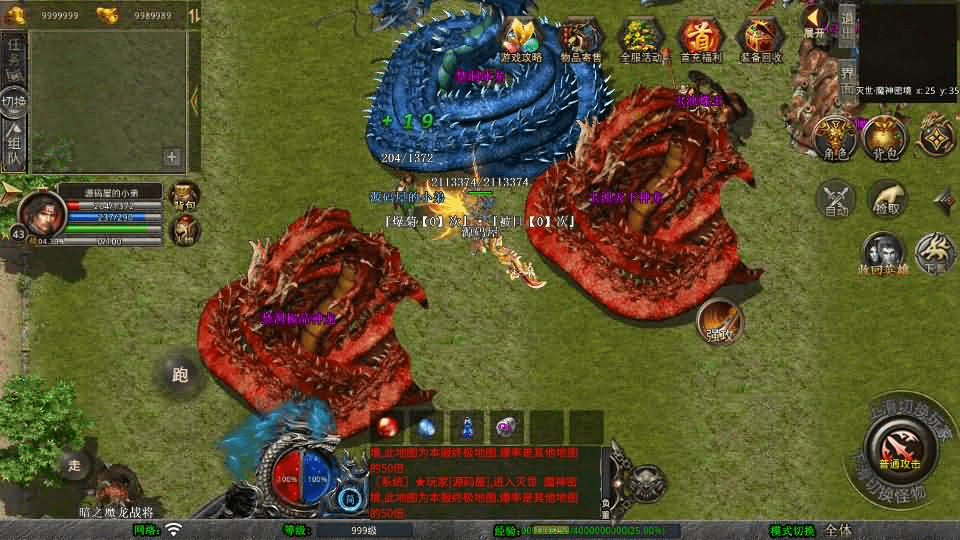
Task: Open the 首充福利 first-recharge bonus icon
Action: pyautogui.click(x=700, y=40)
